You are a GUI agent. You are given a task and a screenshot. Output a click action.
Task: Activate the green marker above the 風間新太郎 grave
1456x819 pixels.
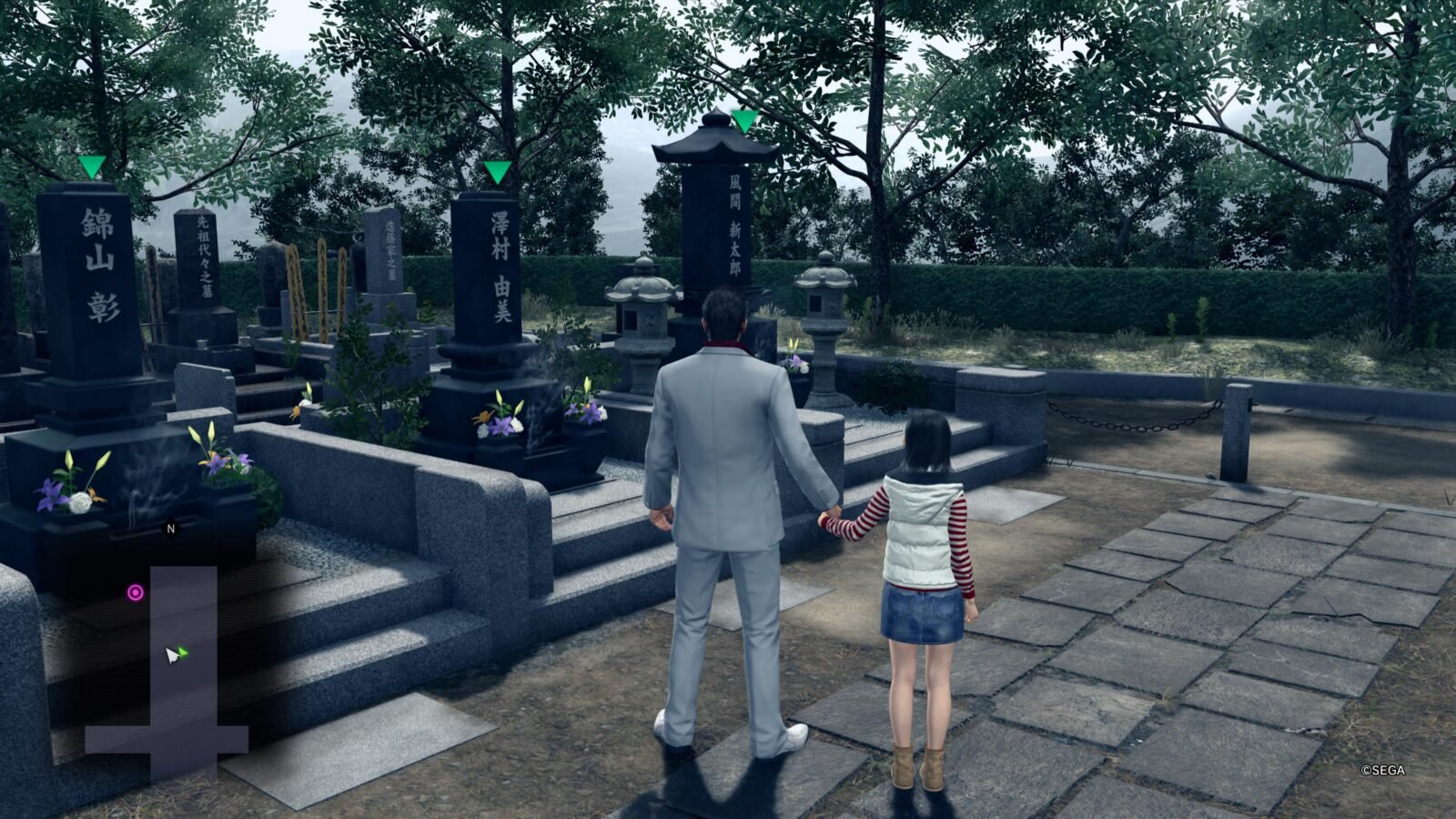[745, 120]
